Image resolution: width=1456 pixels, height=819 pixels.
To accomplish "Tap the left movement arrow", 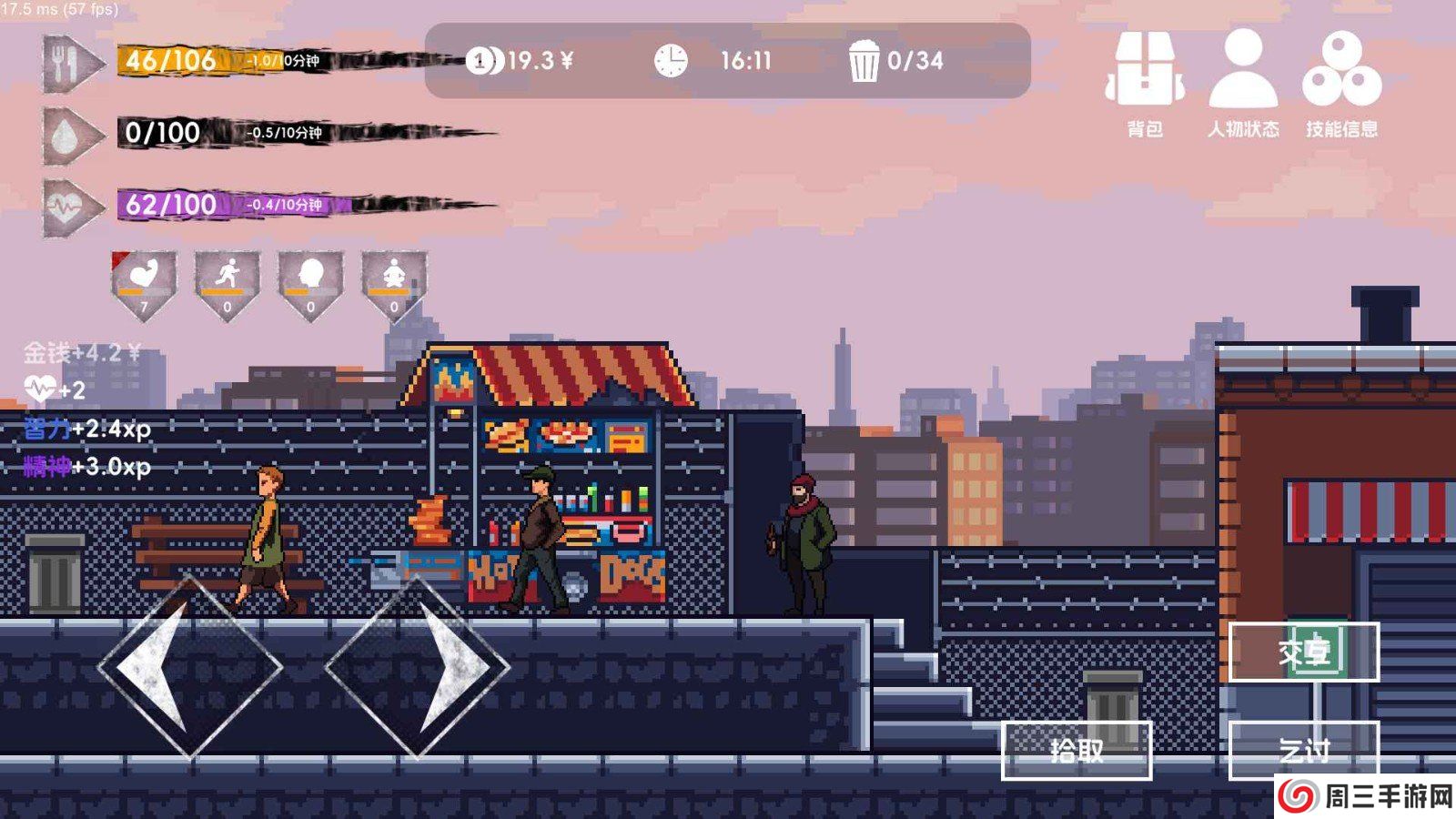I will click(x=190, y=667).
